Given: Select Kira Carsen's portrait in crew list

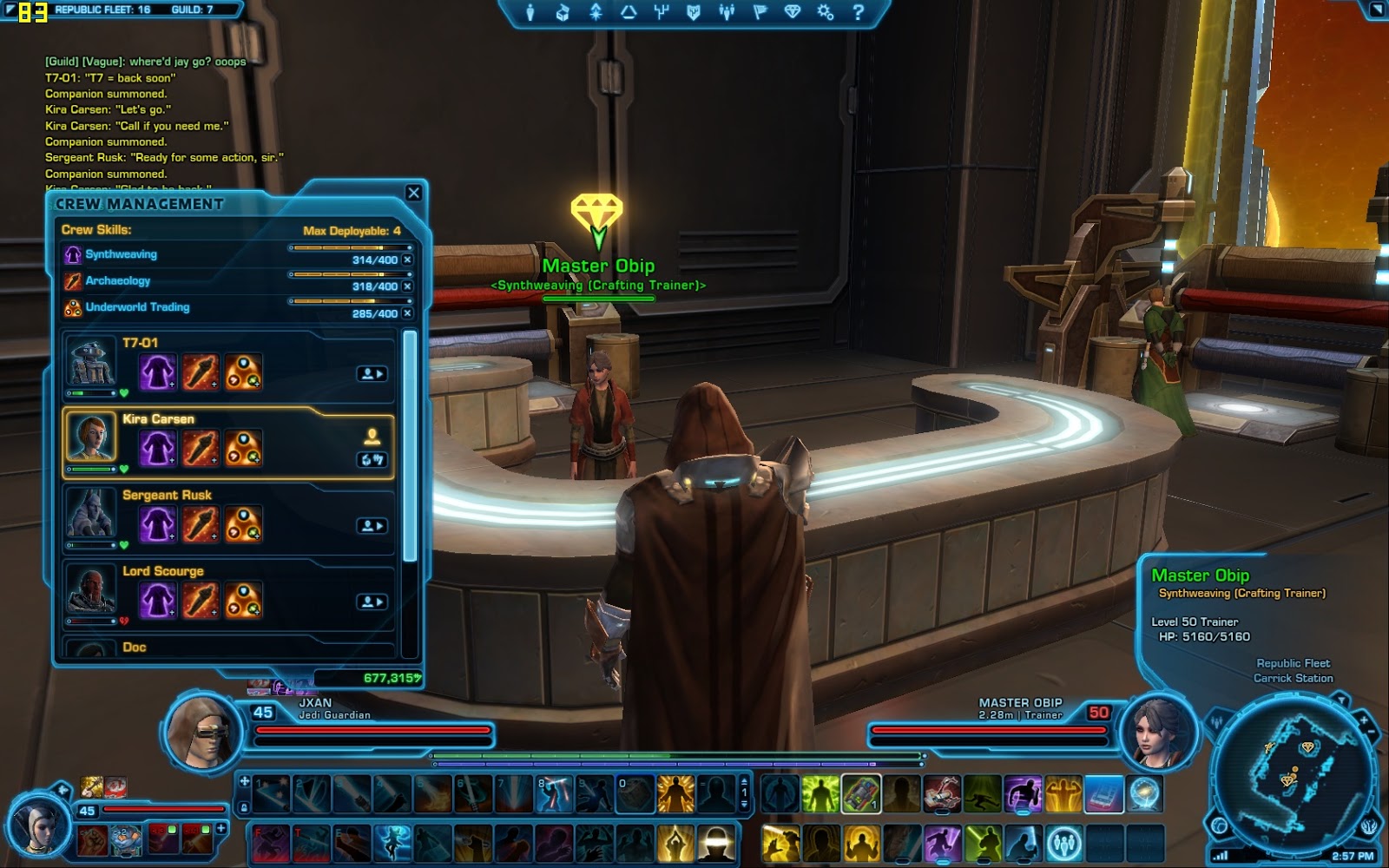Looking at the screenshot, I should (91, 437).
